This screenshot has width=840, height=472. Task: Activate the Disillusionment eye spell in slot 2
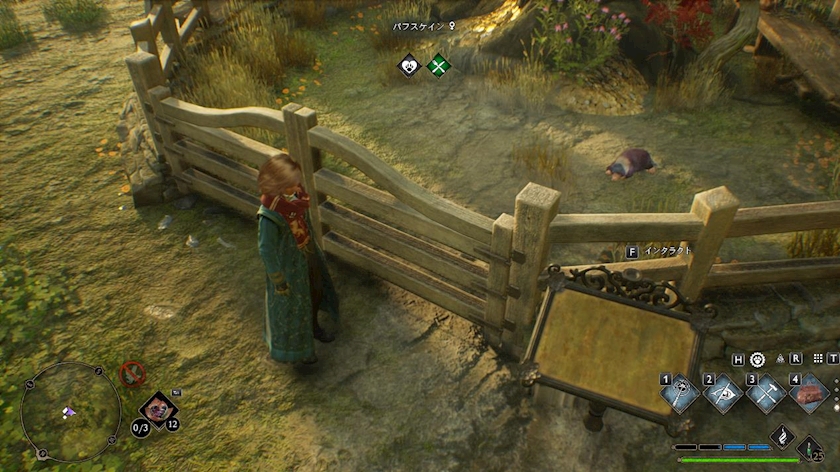[723, 393]
